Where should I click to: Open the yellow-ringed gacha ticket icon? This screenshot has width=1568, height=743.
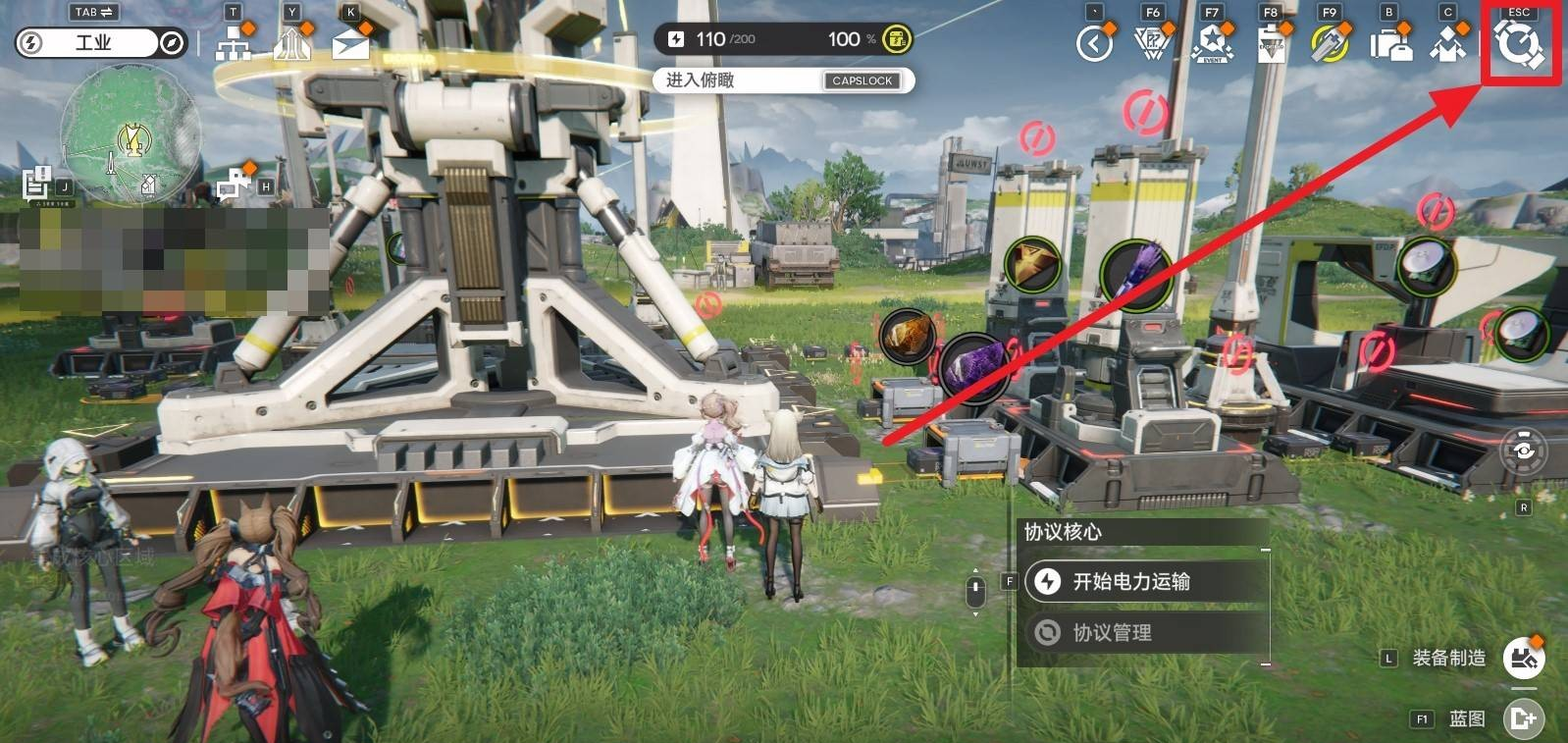(1330, 44)
